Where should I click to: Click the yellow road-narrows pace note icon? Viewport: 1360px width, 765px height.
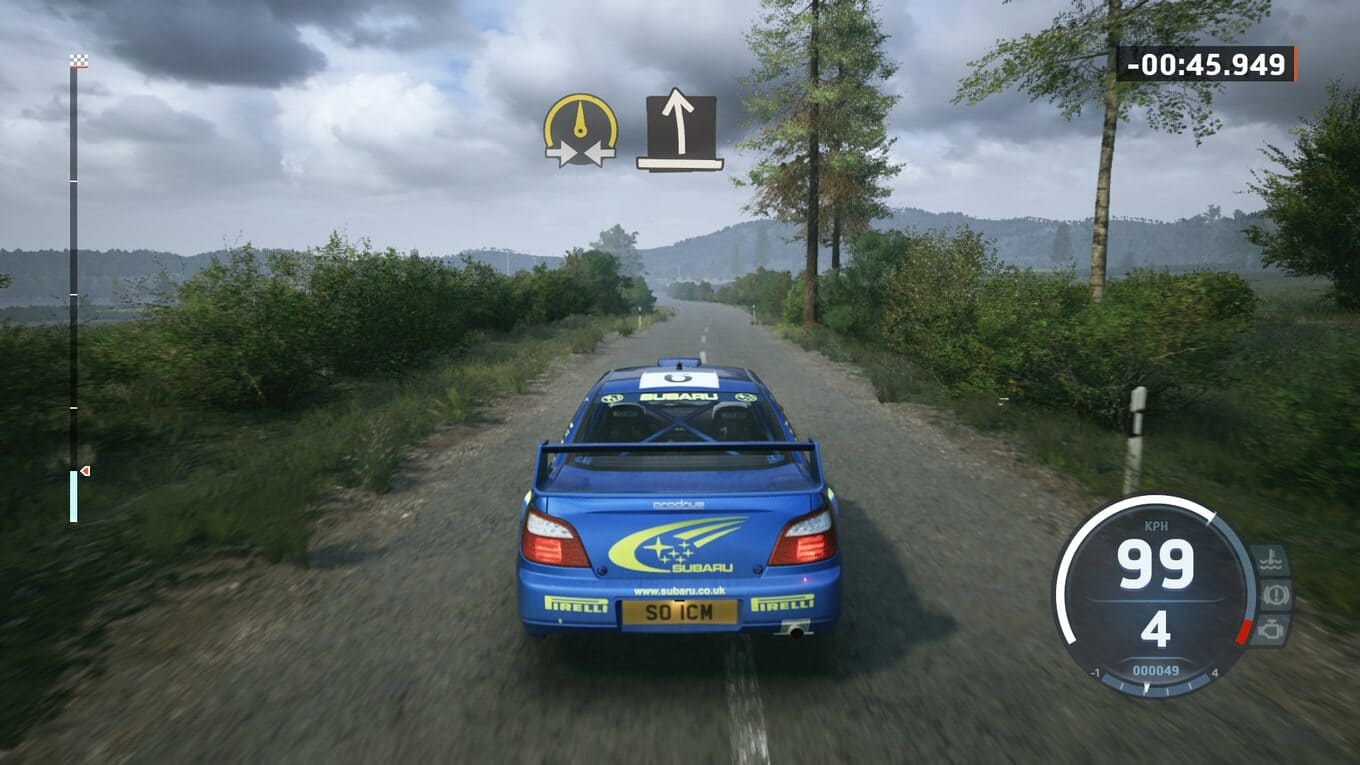(580, 130)
